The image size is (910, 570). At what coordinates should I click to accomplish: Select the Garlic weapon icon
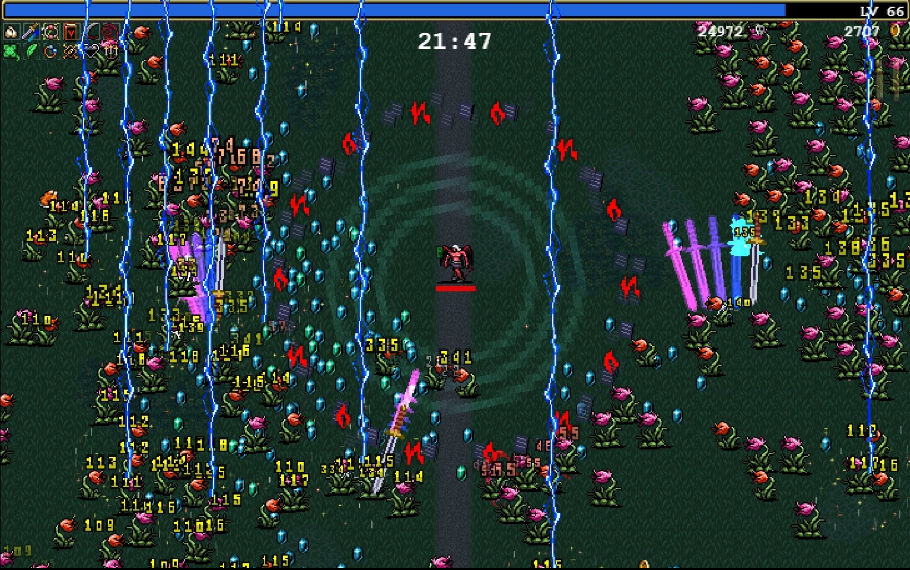click(11, 32)
